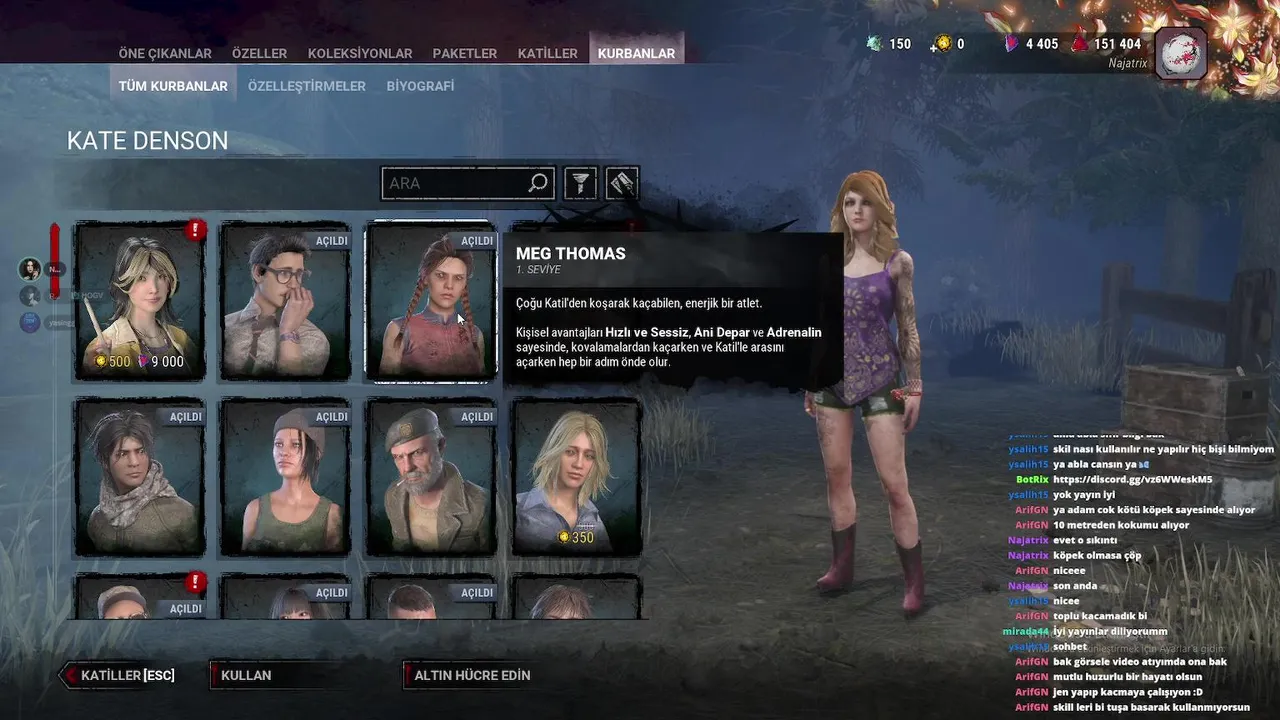Viewport: 1280px width, 720px height.
Task: Buy cells via Altın Hücre Edin
Action: point(472,675)
